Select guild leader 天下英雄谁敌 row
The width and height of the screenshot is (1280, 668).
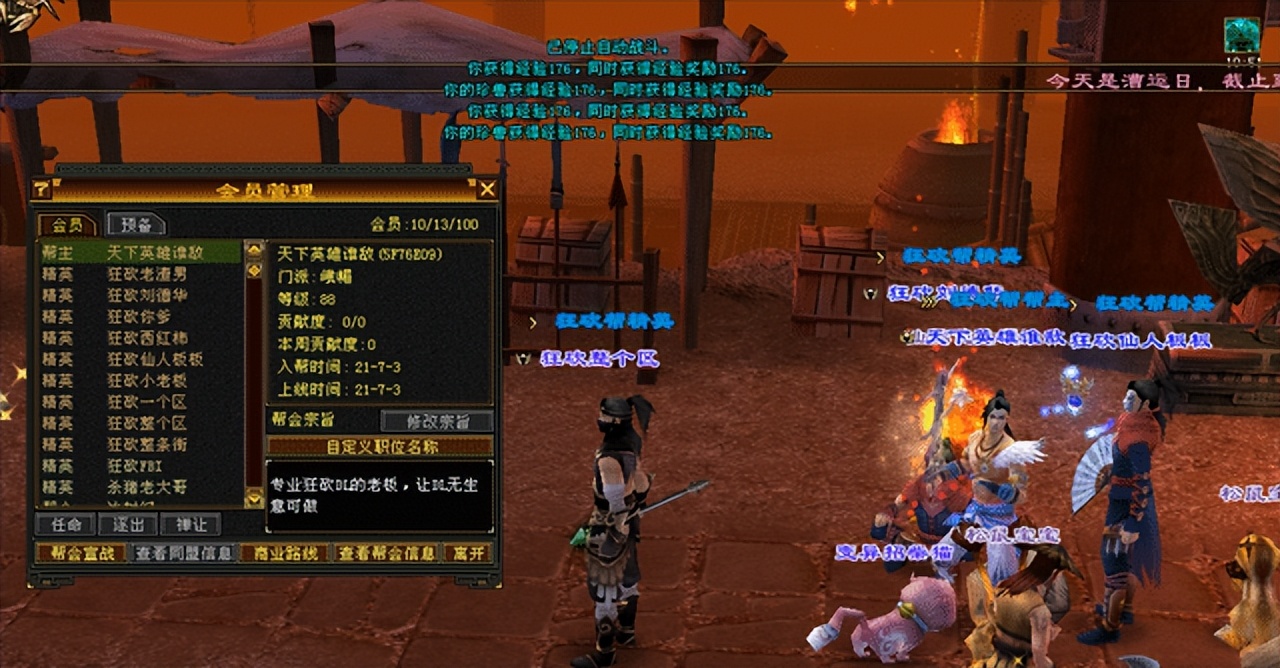click(140, 253)
